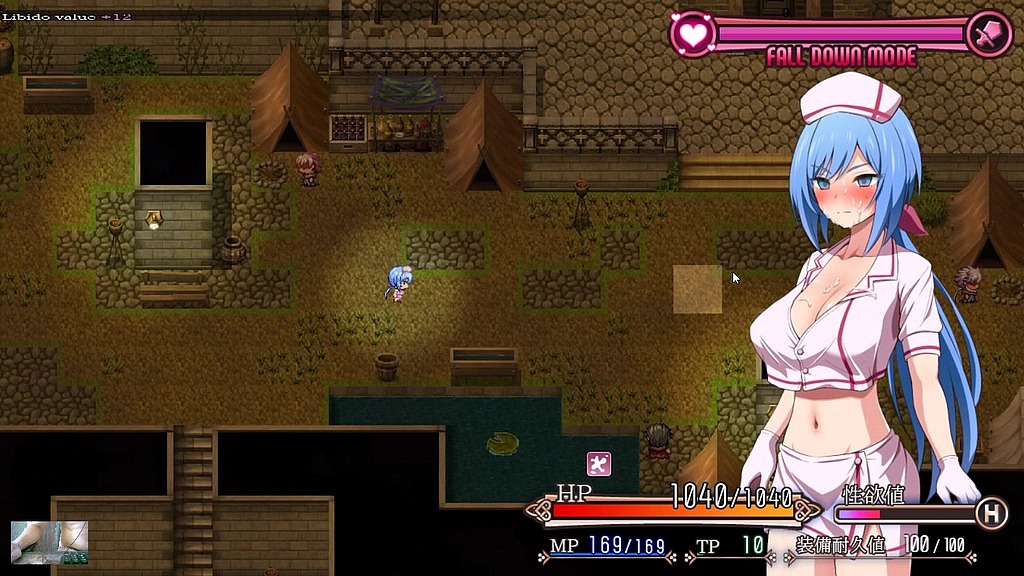The width and height of the screenshot is (1024, 576).
Task: Select the white heart emblem on Fall Down bar
Action: tap(691, 33)
